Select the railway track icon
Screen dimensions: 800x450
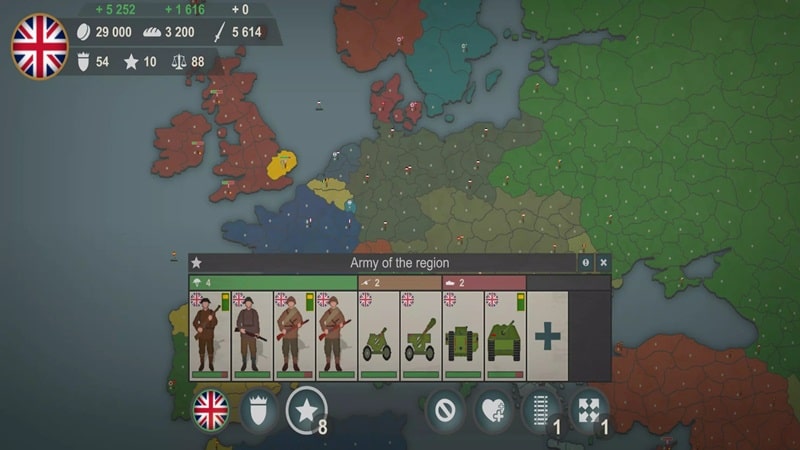coord(540,409)
